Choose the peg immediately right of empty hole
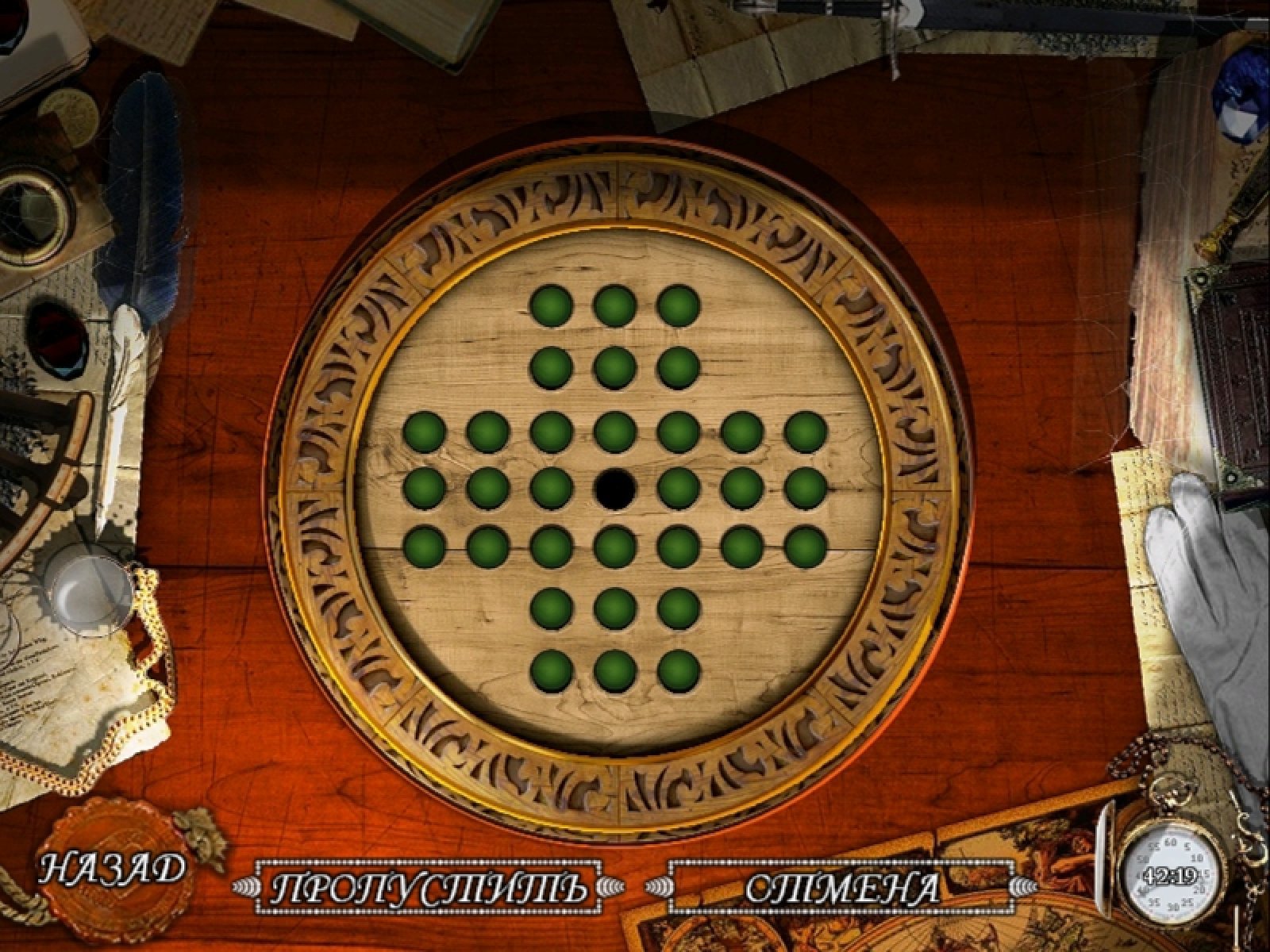 tap(679, 487)
